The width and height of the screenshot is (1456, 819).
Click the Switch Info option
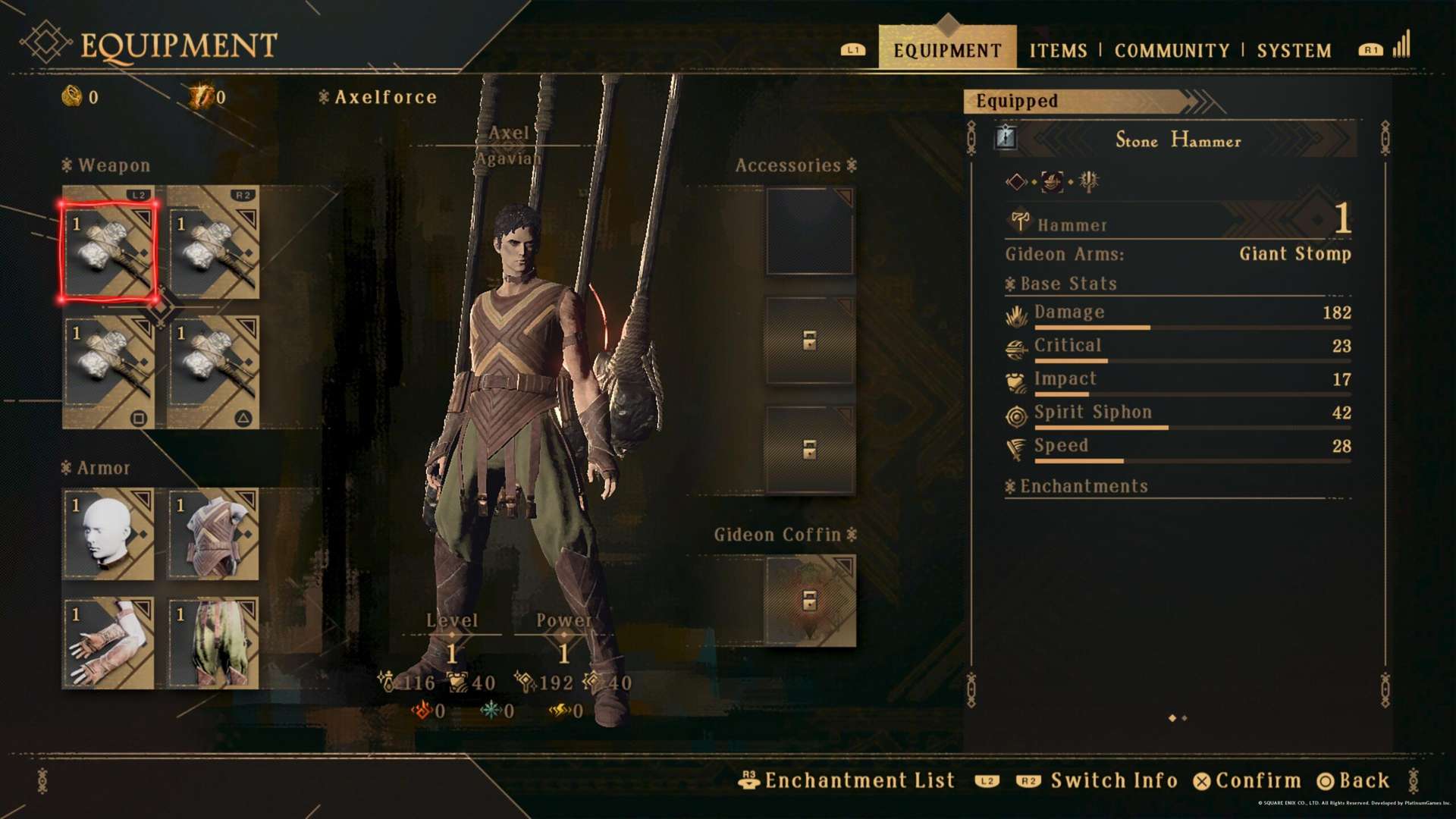(x=1113, y=780)
